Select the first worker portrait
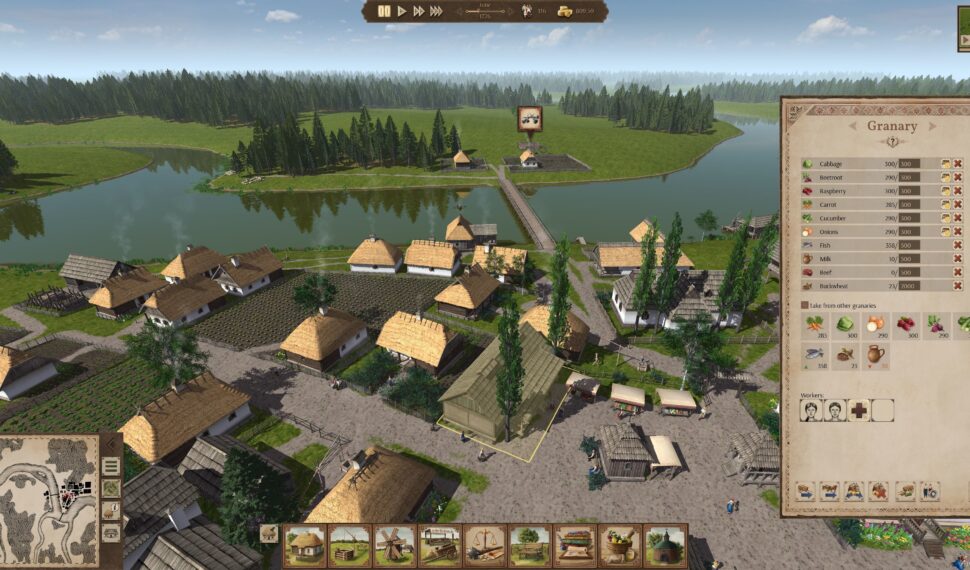The height and width of the screenshot is (570, 970). (812, 410)
